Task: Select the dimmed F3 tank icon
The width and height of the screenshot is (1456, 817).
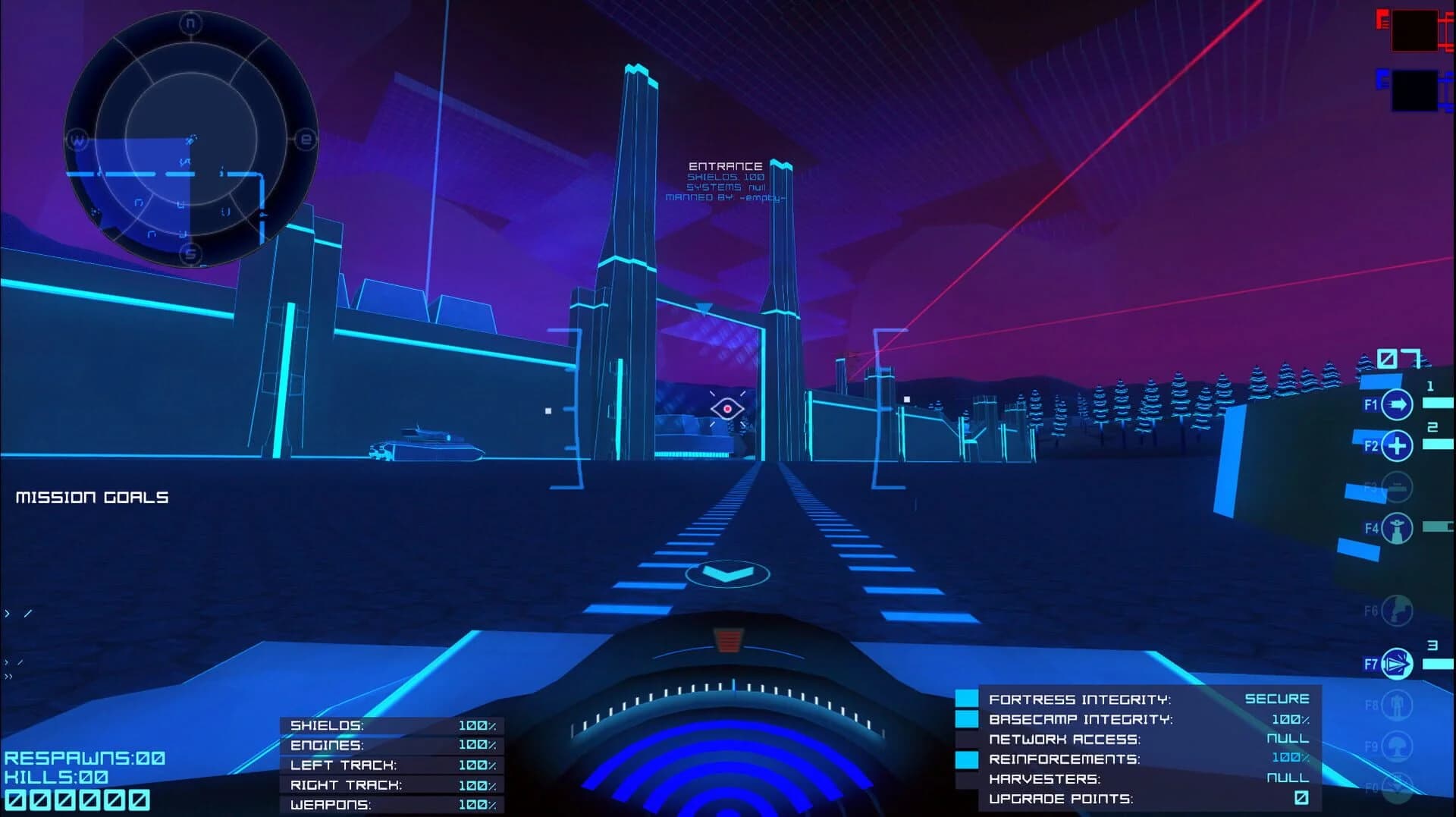Action: (1397, 485)
